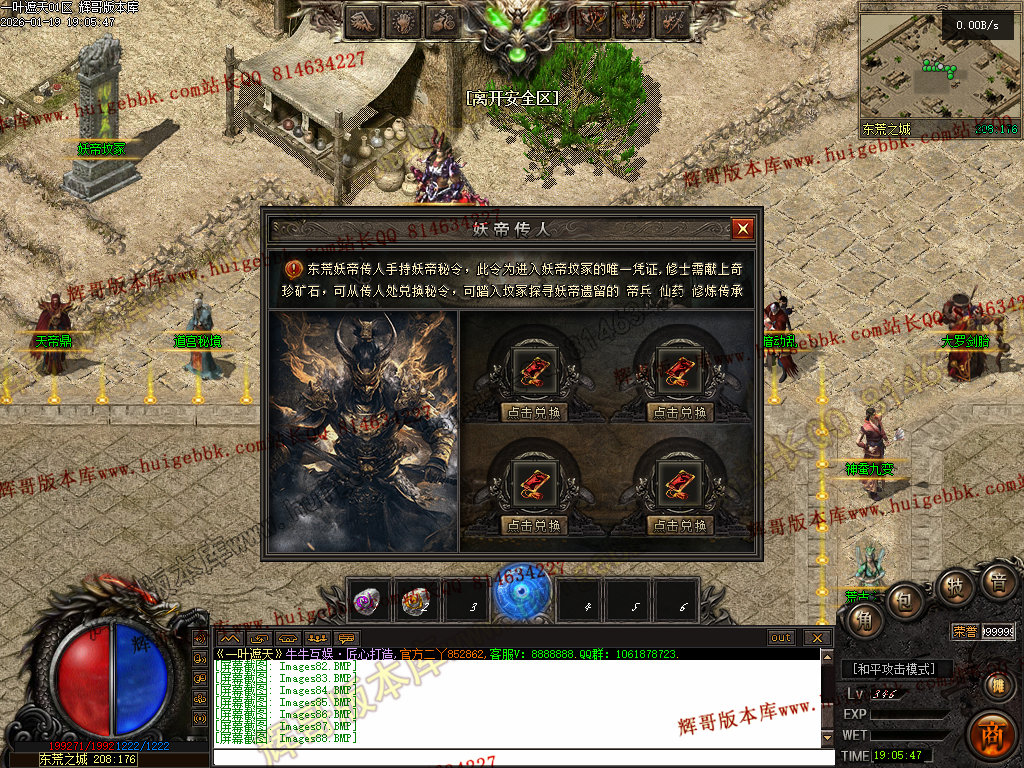Open the shop (商) button
The width and height of the screenshot is (1024, 768).
[991, 737]
